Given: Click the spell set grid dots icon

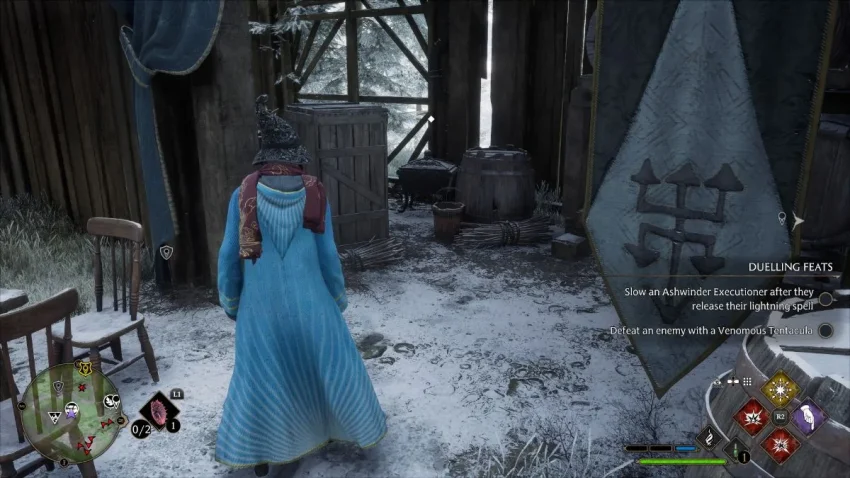Looking at the screenshot, I should click(x=746, y=381).
